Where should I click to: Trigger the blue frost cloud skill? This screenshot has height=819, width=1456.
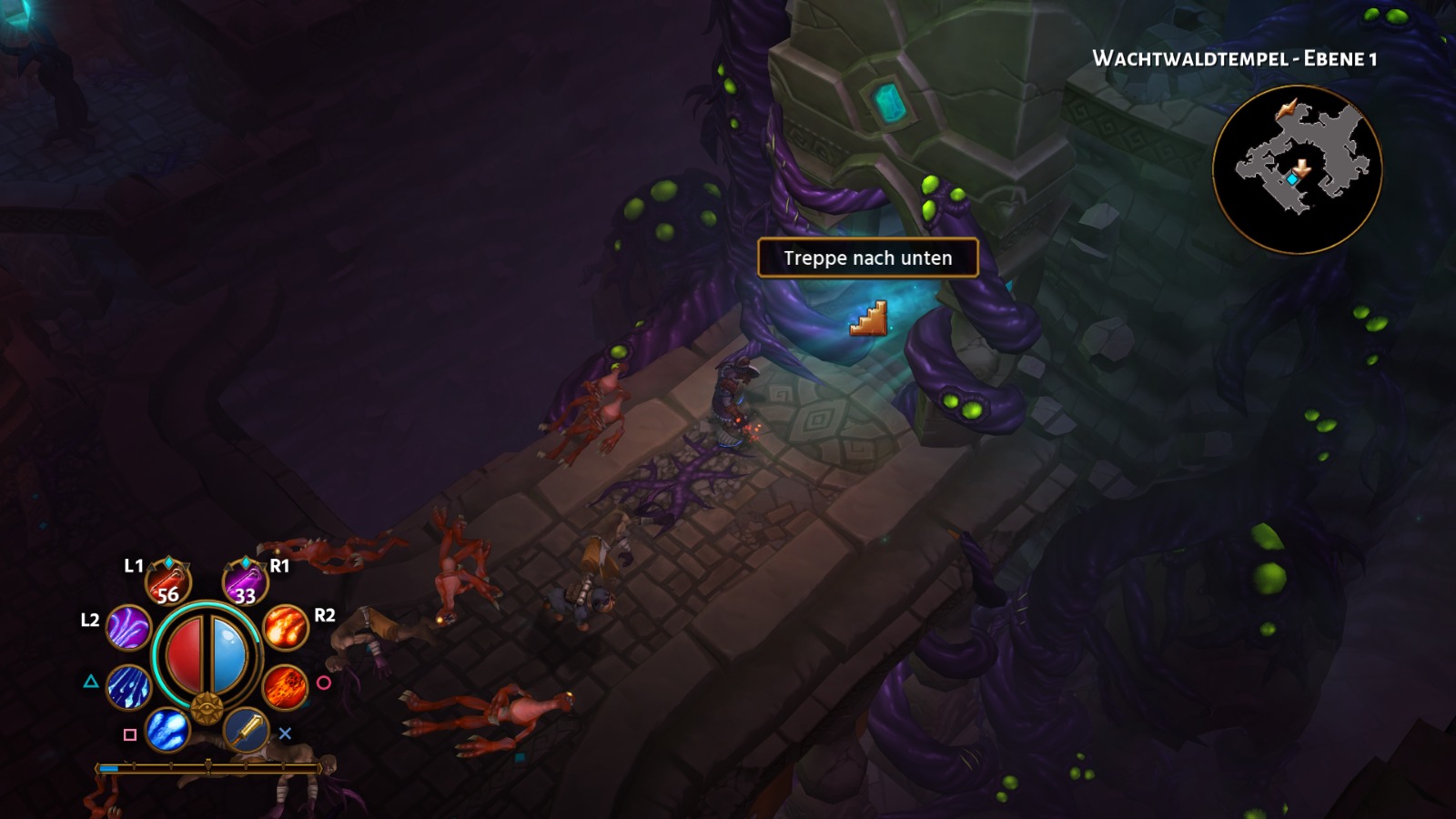click(167, 730)
